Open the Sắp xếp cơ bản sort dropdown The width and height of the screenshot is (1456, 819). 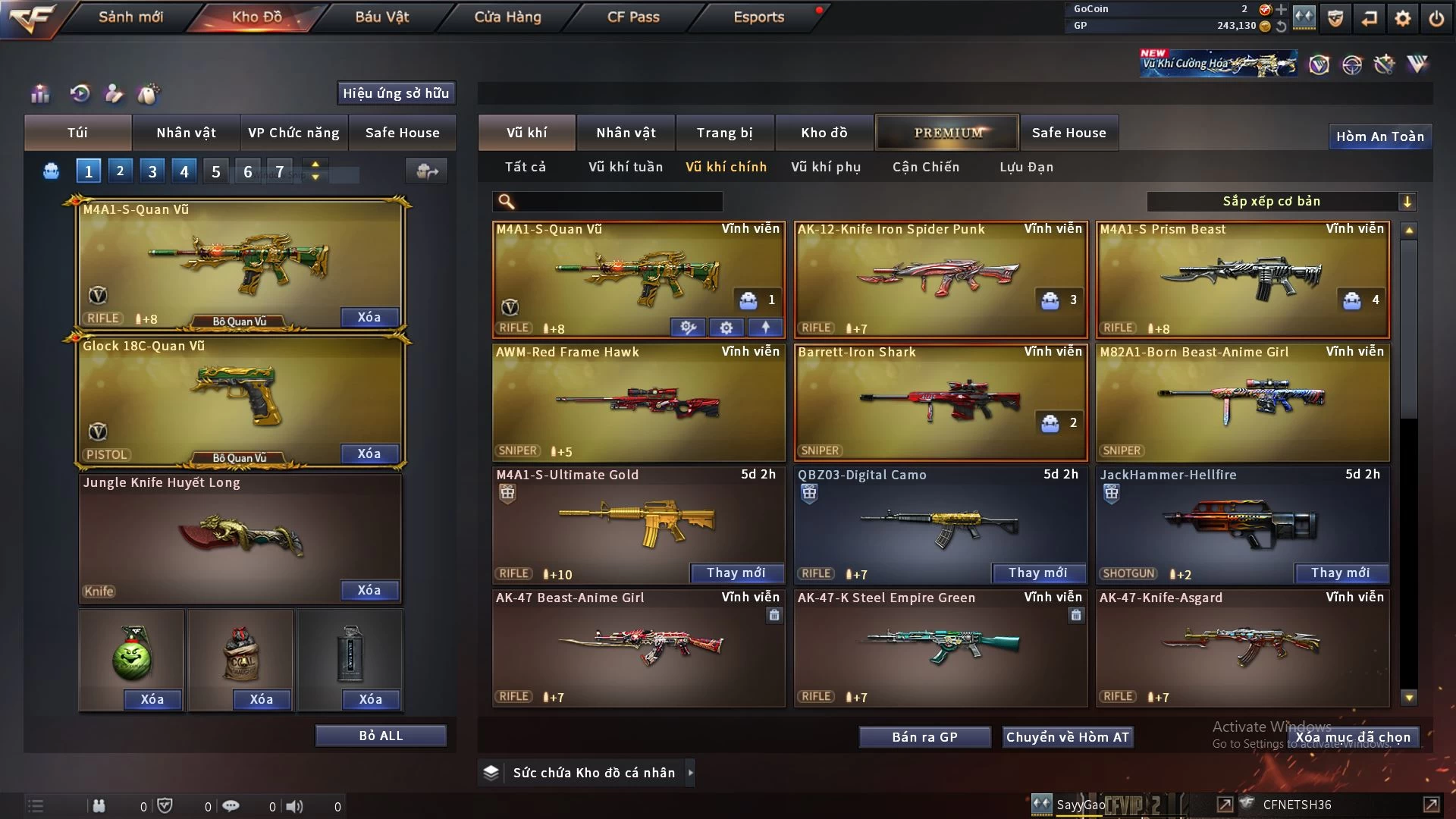point(1281,202)
